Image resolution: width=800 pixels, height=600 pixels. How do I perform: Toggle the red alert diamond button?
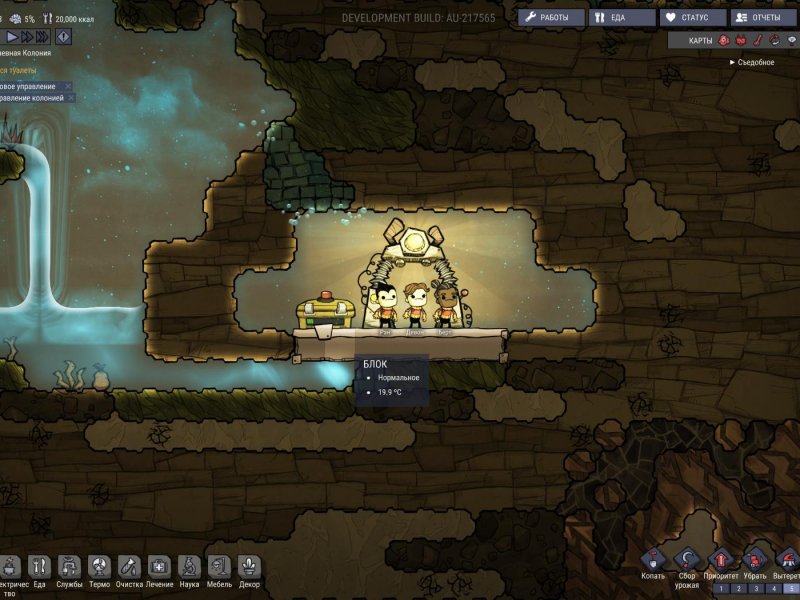(65, 36)
